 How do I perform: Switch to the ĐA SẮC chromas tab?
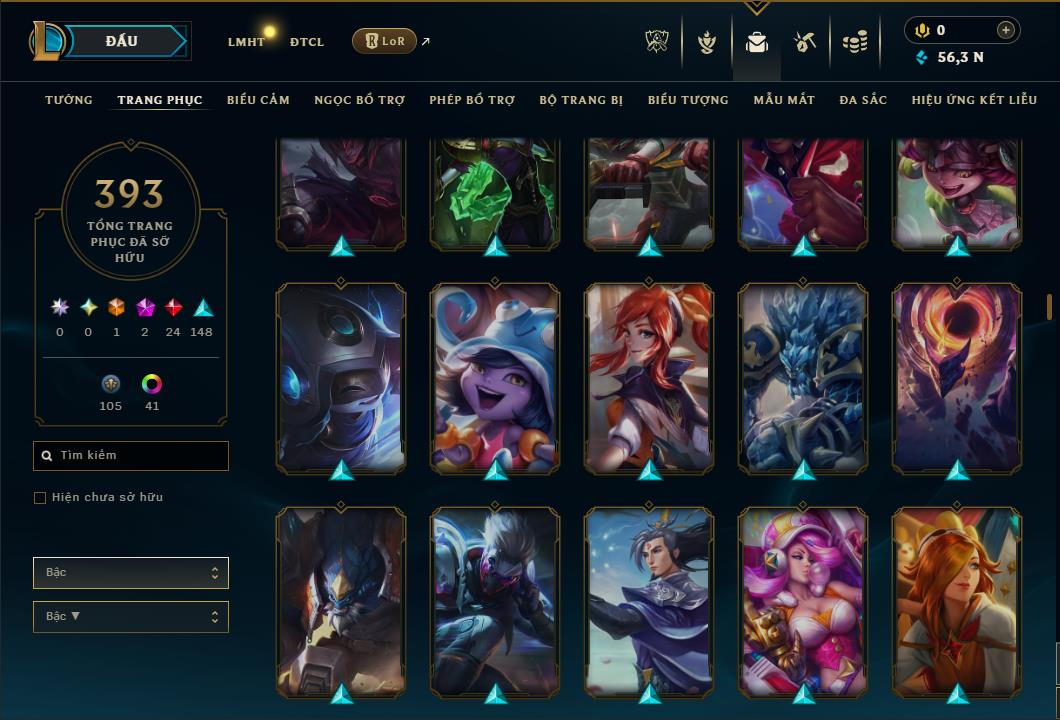point(863,100)
